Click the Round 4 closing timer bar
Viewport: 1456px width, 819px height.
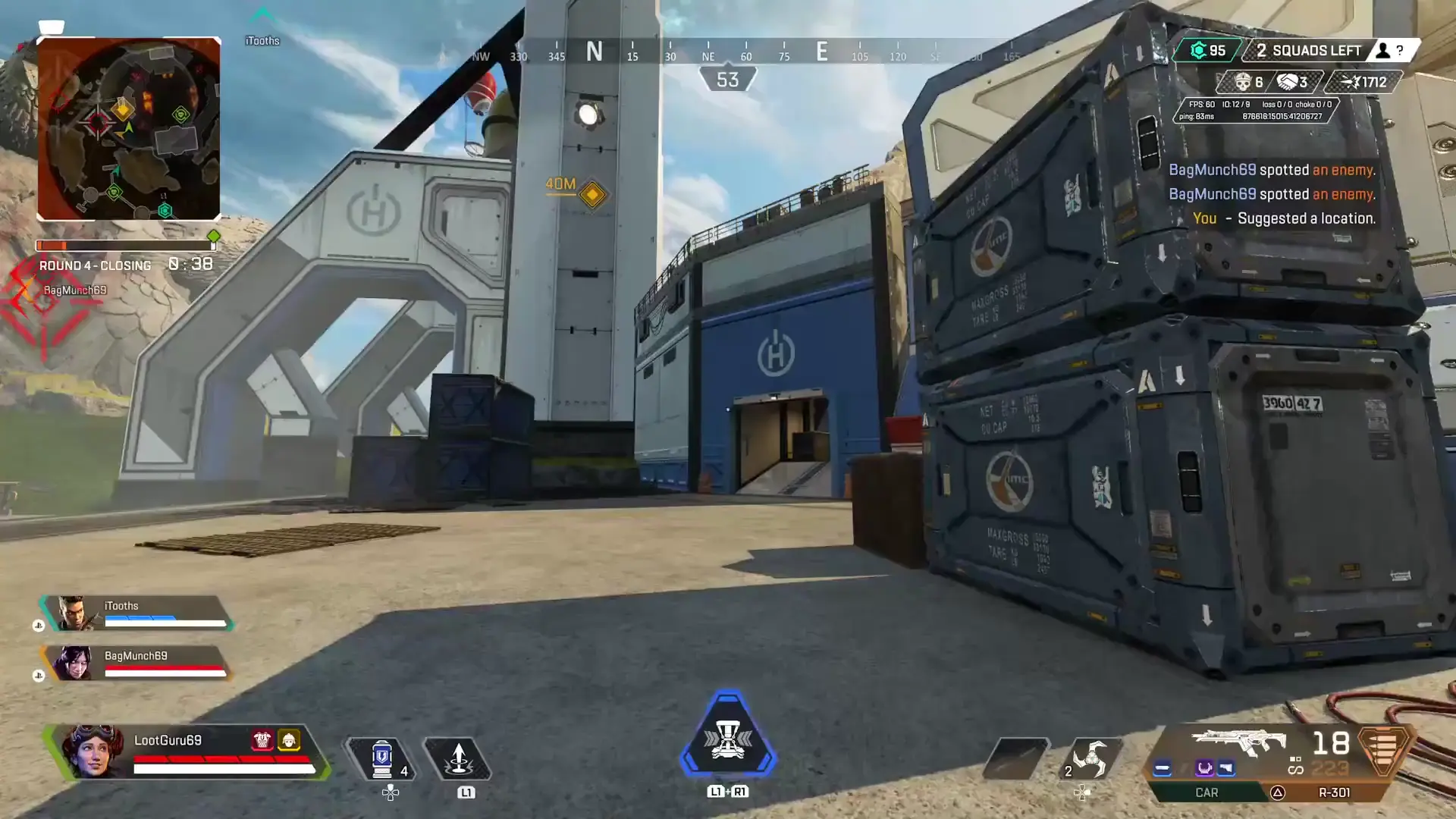tap(125, 244)
